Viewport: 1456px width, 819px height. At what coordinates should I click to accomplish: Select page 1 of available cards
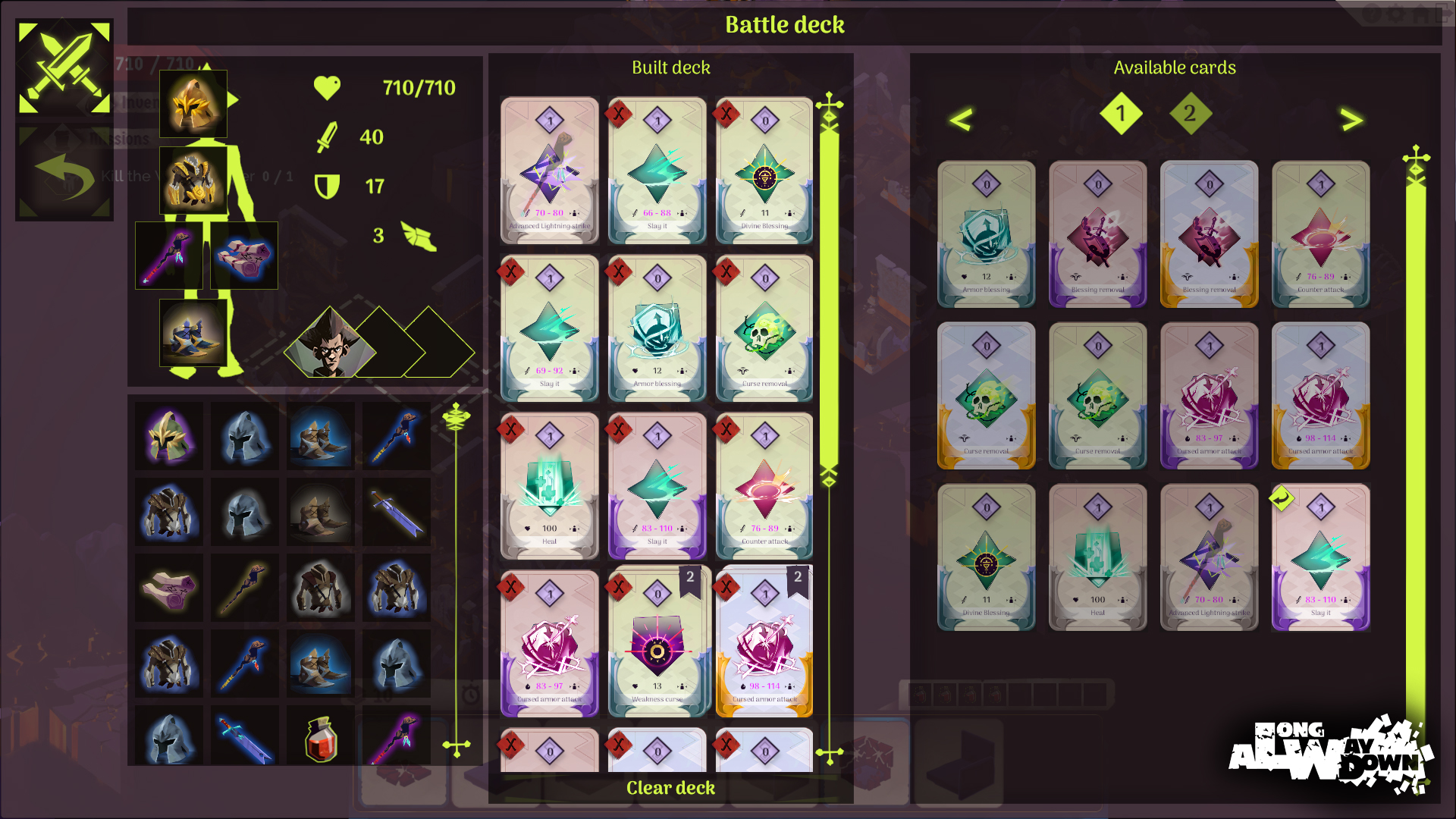1120,114
